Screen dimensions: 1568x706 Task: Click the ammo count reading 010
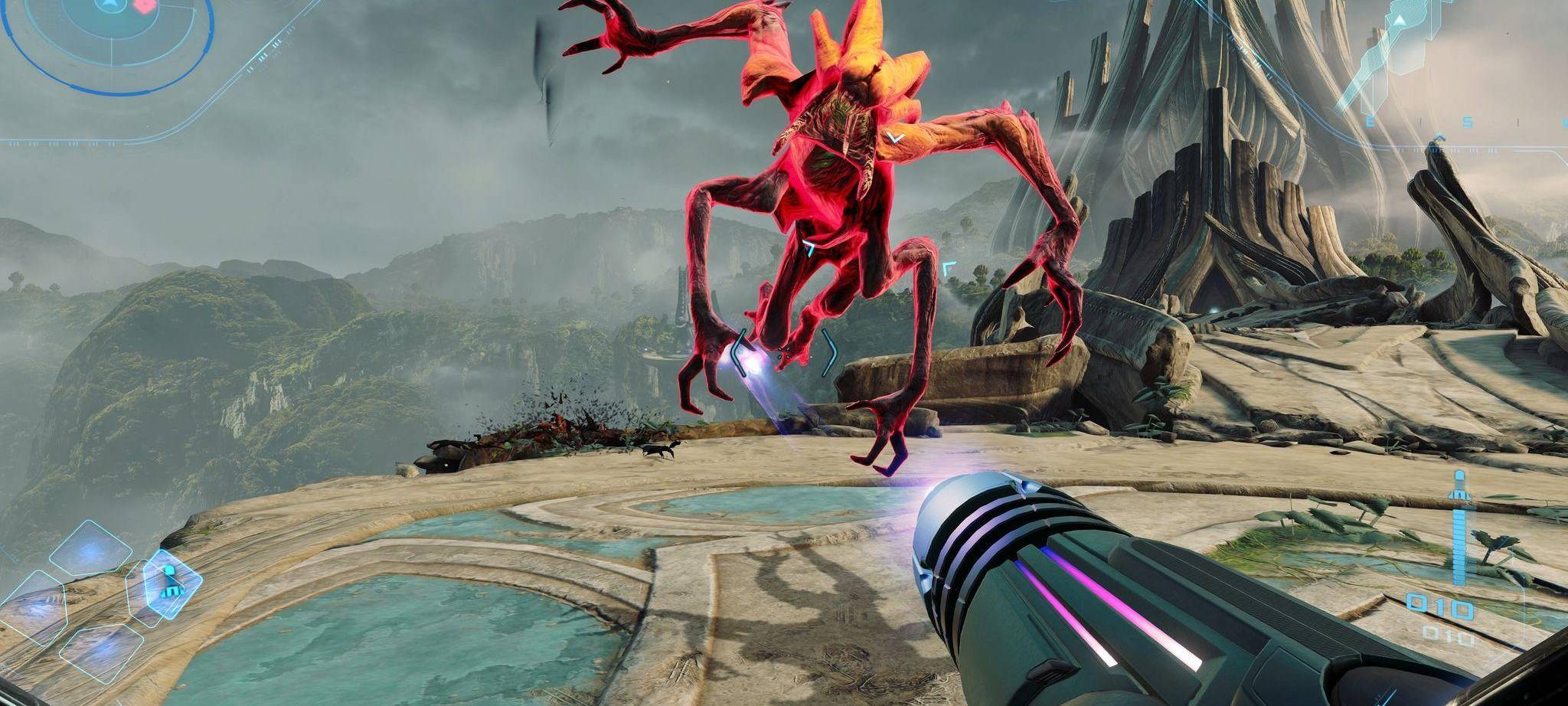(x=1440, y=605)
